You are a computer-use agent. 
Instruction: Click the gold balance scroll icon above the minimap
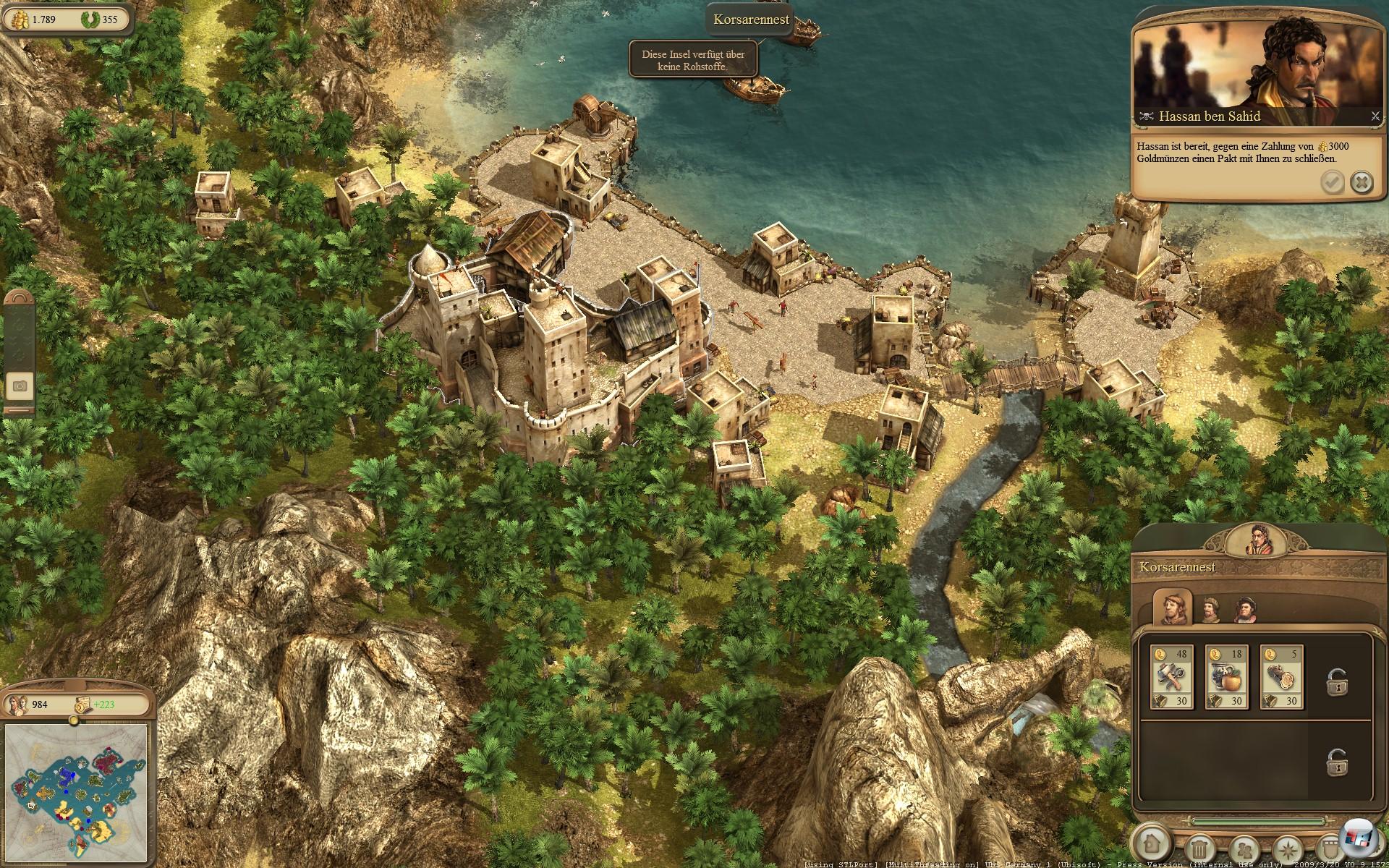point(82,704)
